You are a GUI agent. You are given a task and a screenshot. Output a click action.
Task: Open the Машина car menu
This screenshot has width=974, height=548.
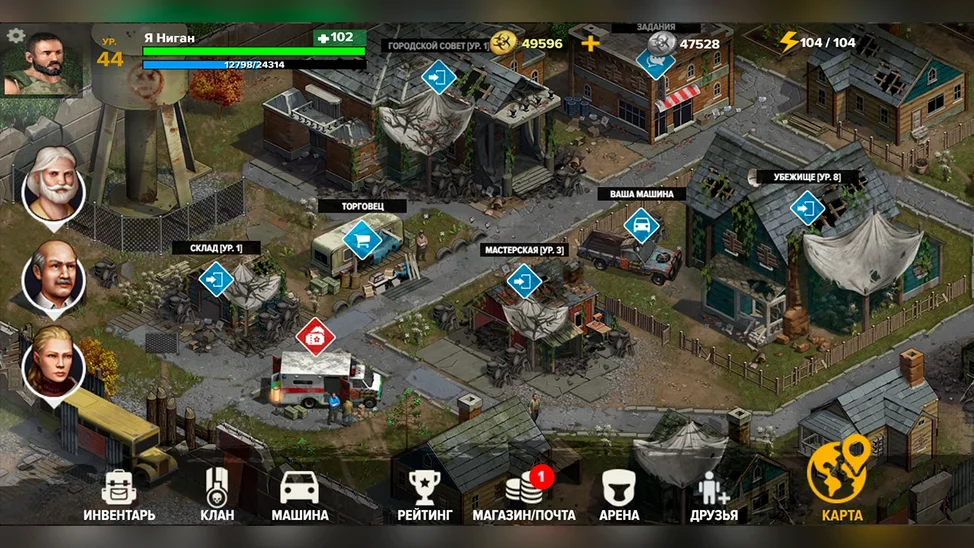click(300, 495)
